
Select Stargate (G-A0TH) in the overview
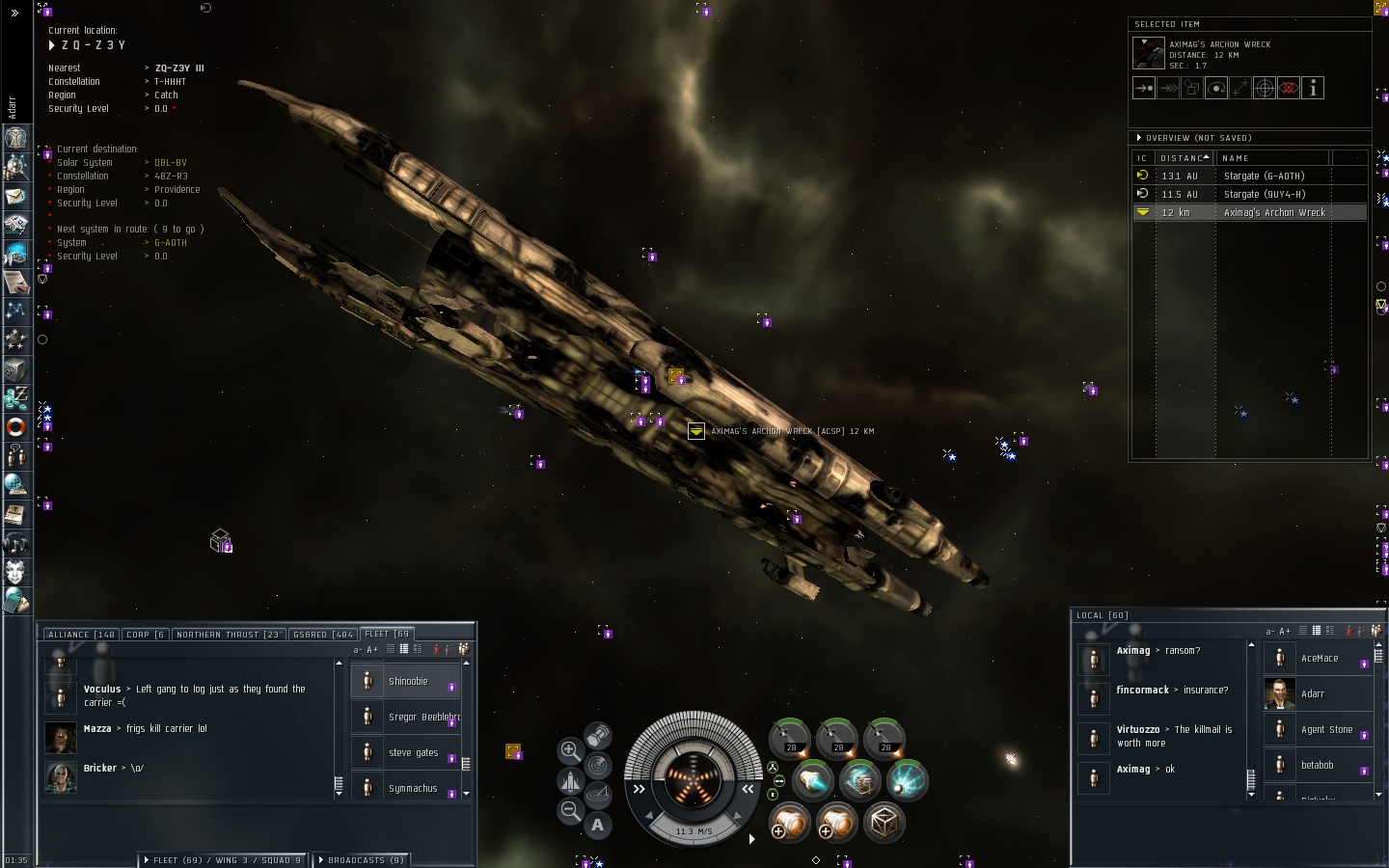click(x=1264, y=176)
